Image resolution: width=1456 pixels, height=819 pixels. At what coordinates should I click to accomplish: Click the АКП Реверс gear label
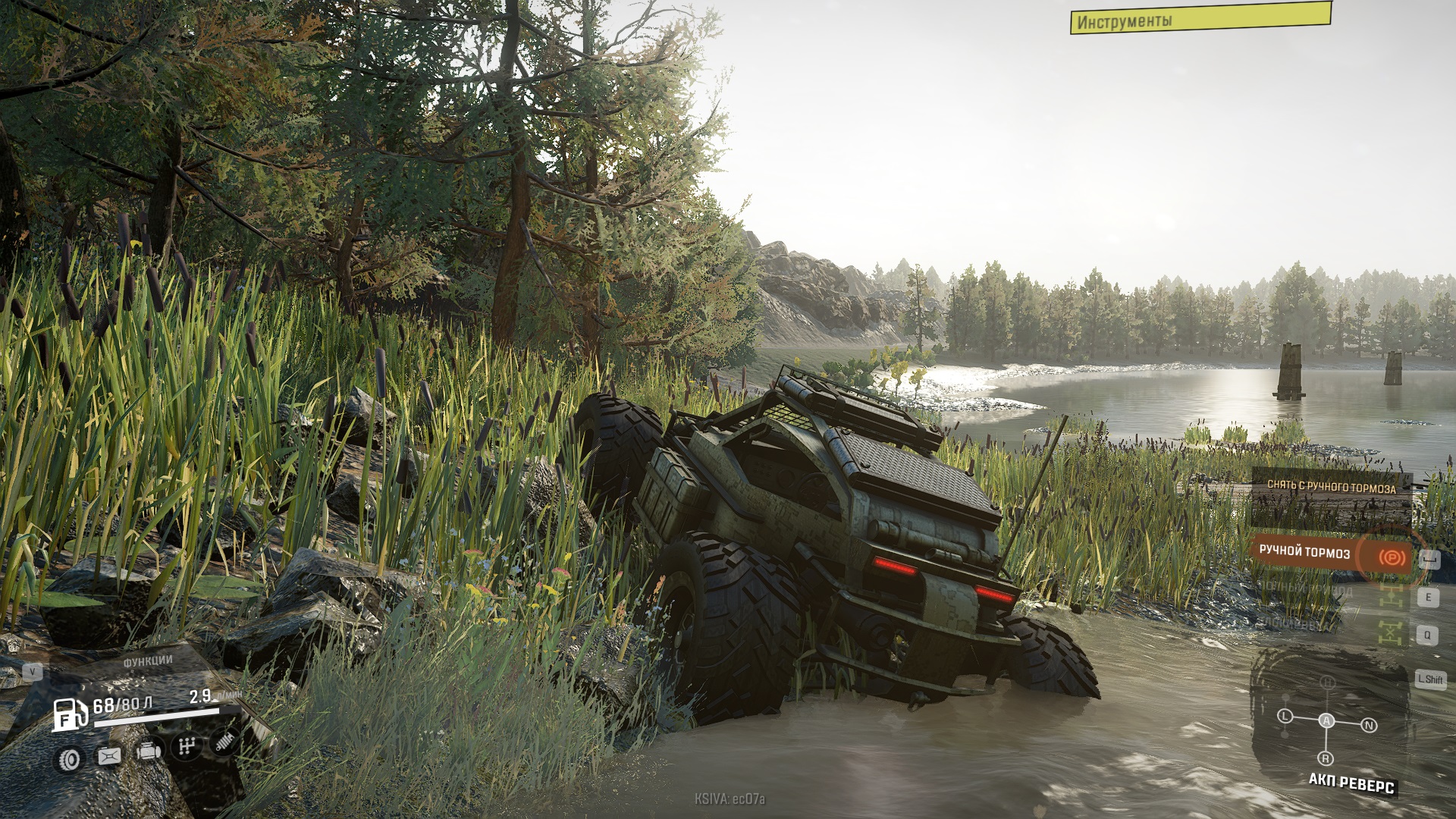pos(1351,783)
